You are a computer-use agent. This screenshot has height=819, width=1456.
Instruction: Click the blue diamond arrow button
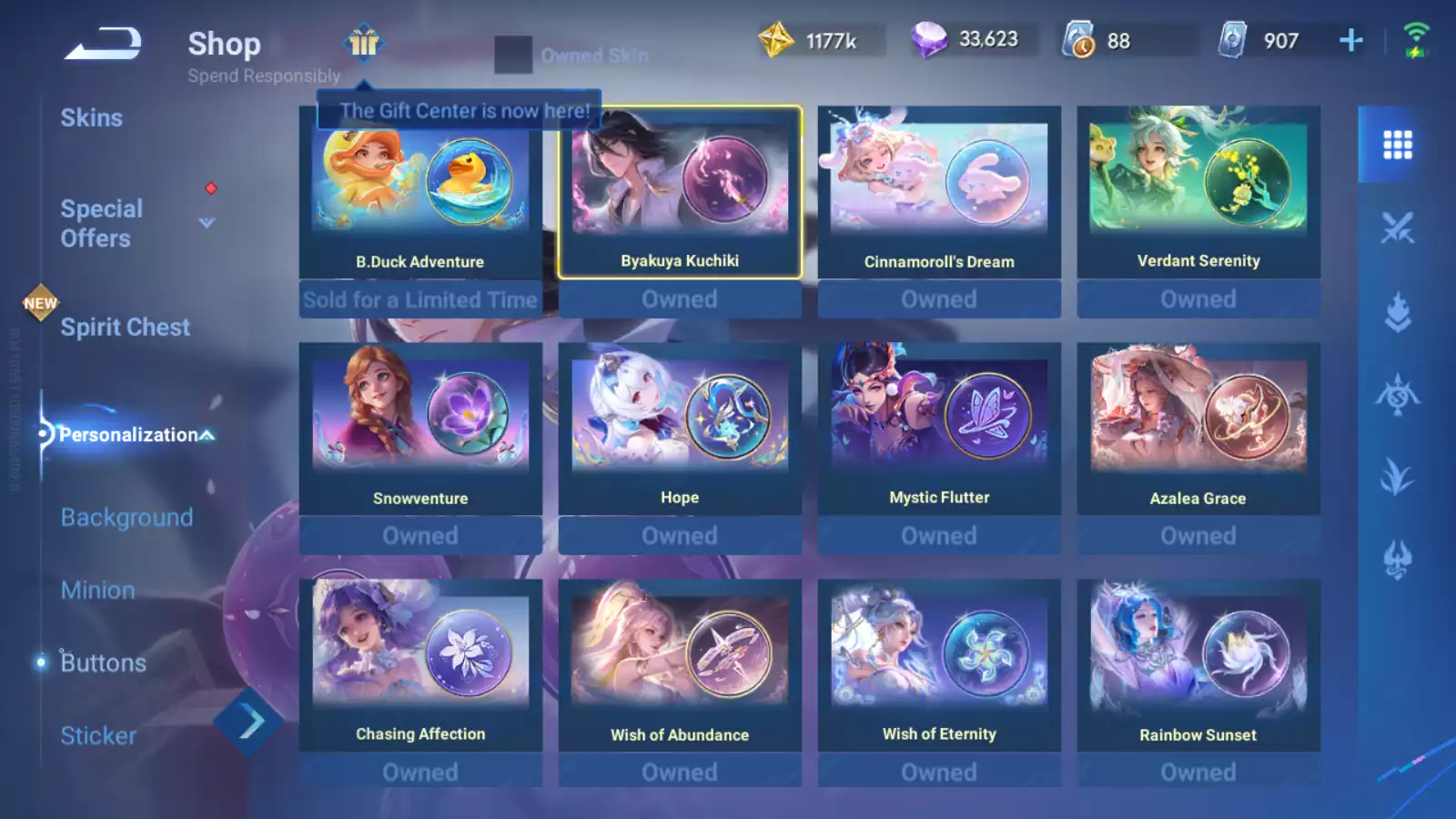tap(248, 722)
